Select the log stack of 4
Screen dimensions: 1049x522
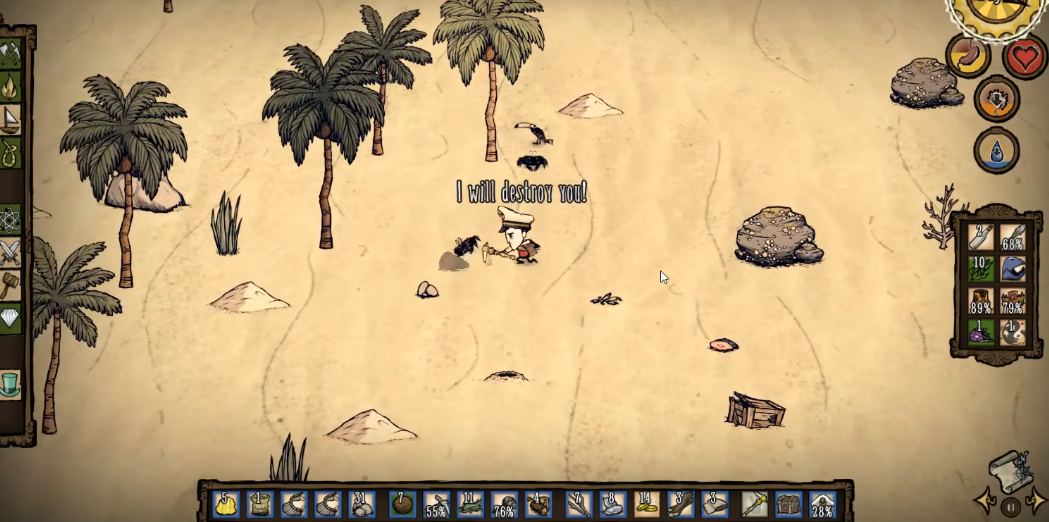[539, 503]
